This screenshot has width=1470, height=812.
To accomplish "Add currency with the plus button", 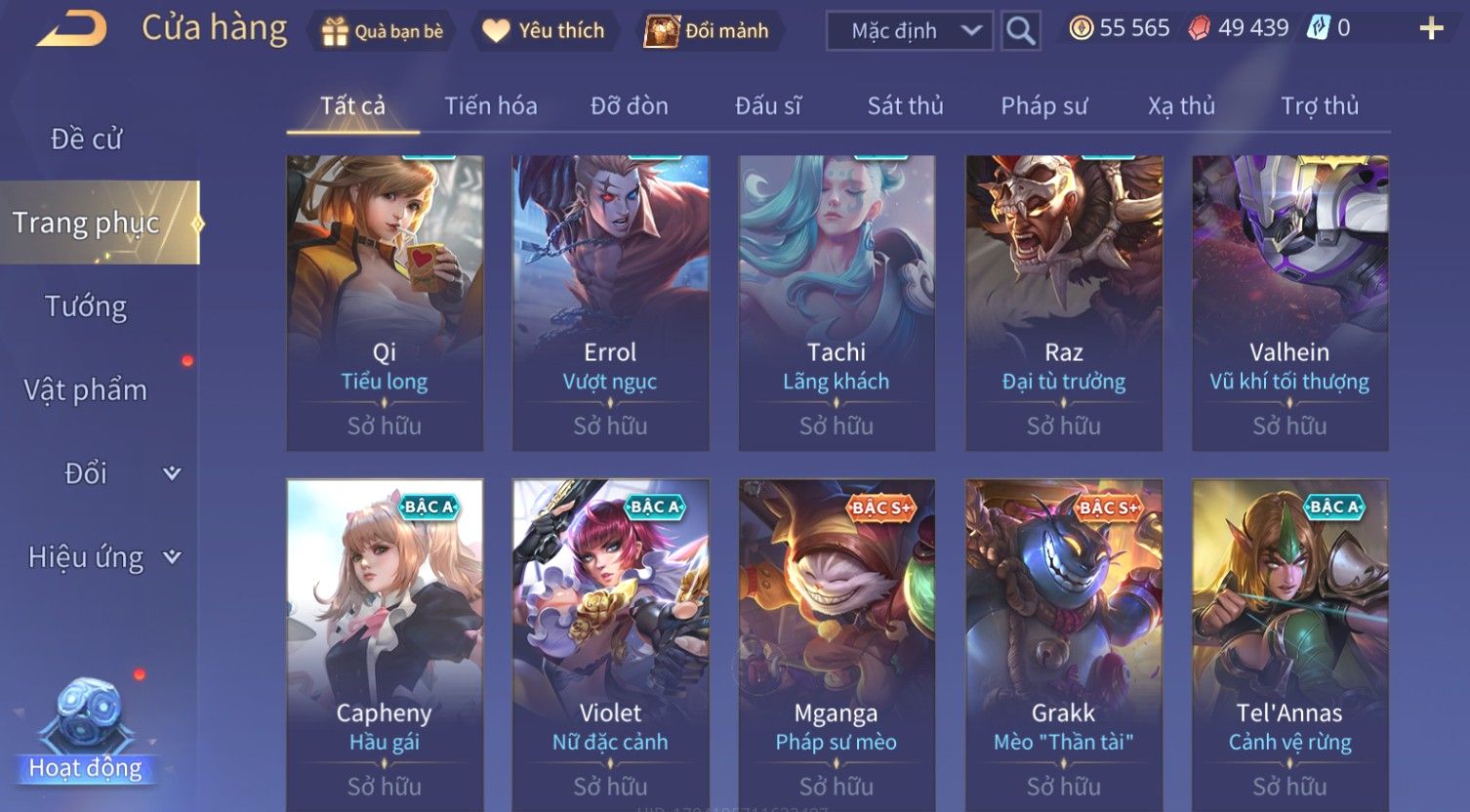I will [x=1430, y=29].
